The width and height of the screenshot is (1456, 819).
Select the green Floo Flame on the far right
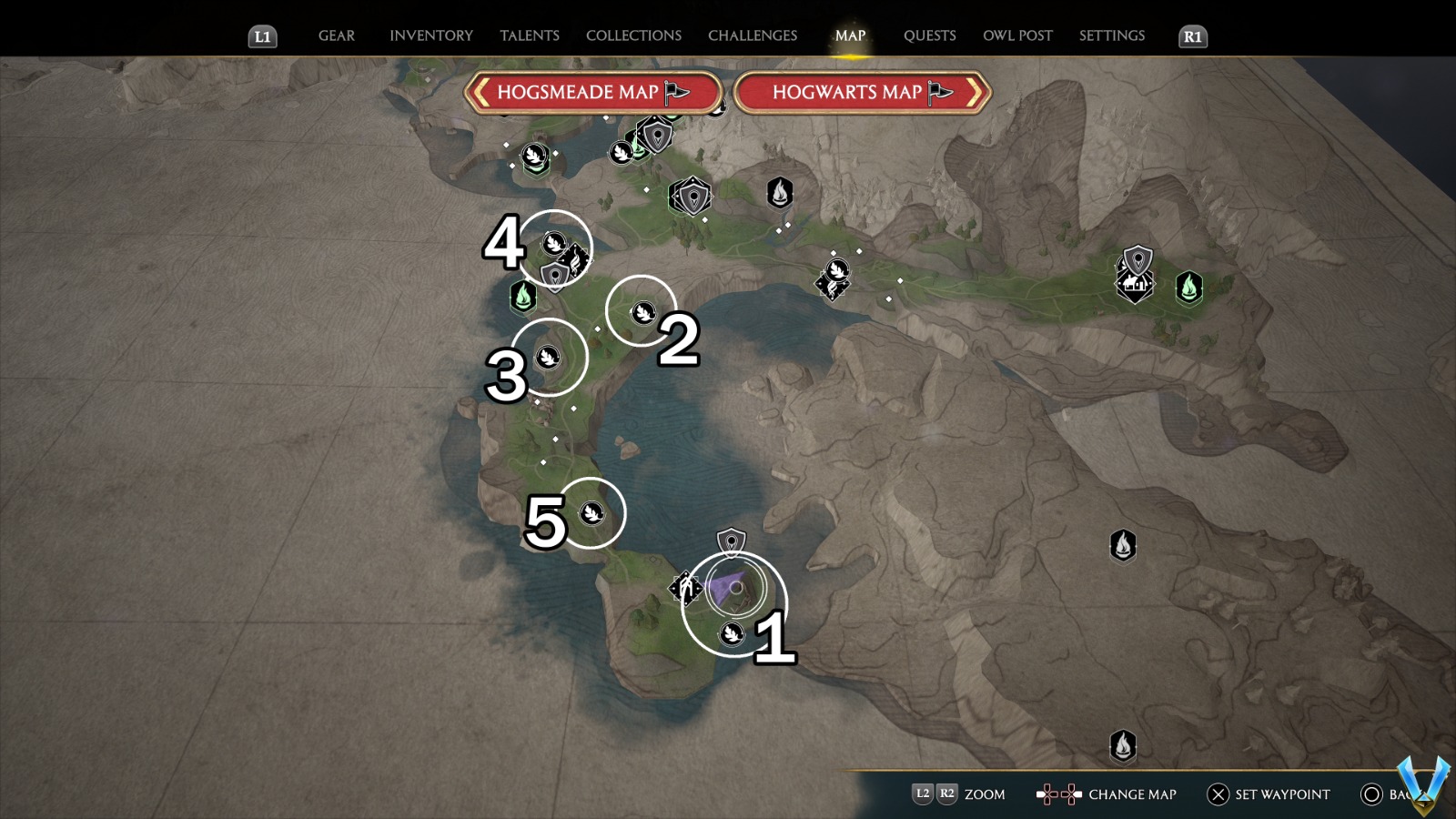(x=1188, y=287)
